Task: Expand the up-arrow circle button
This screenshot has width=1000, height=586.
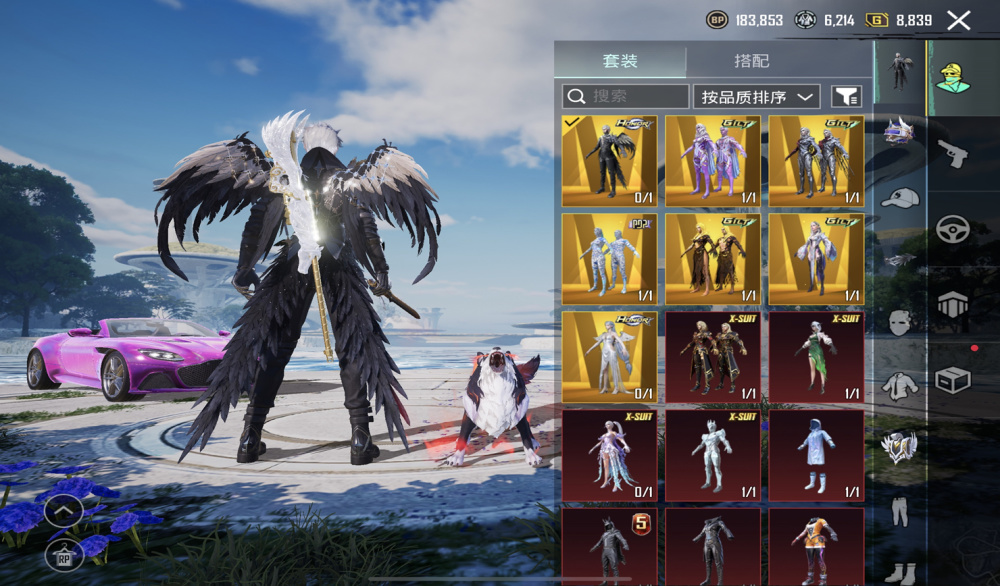Action: (63, 512)
